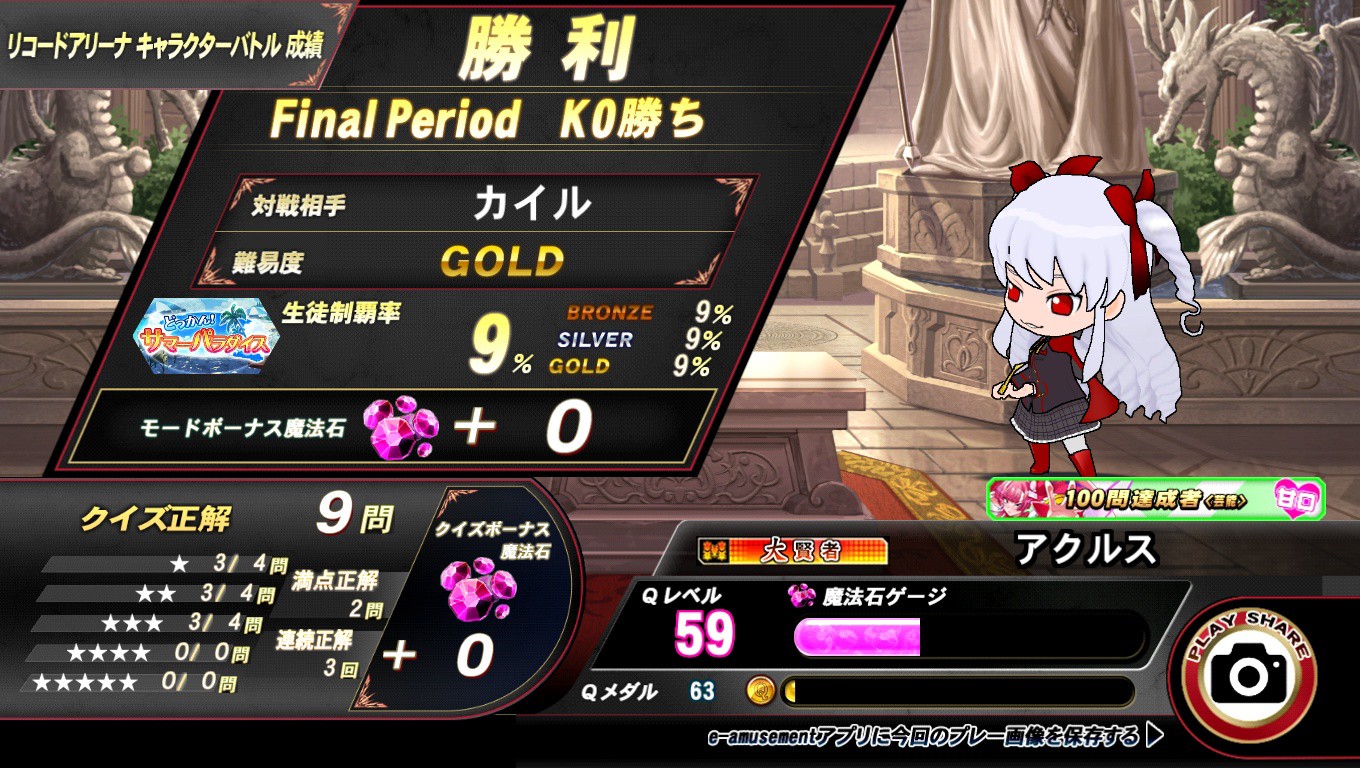Save play image via e-amusement app link
The width and height of the screenshot is (1360, 768).
tap(934, 738)
